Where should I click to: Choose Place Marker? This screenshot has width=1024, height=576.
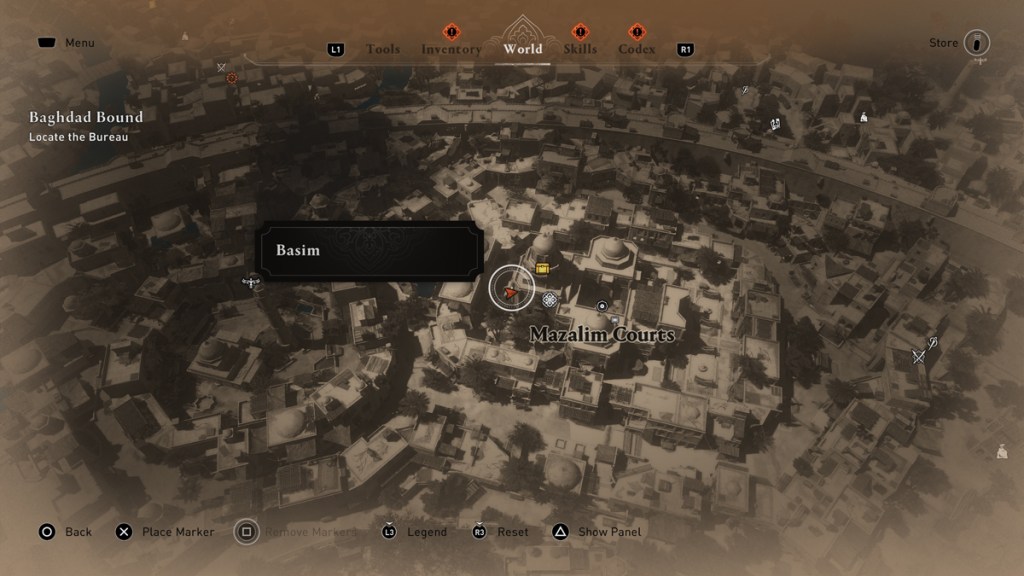pos(177,532)
